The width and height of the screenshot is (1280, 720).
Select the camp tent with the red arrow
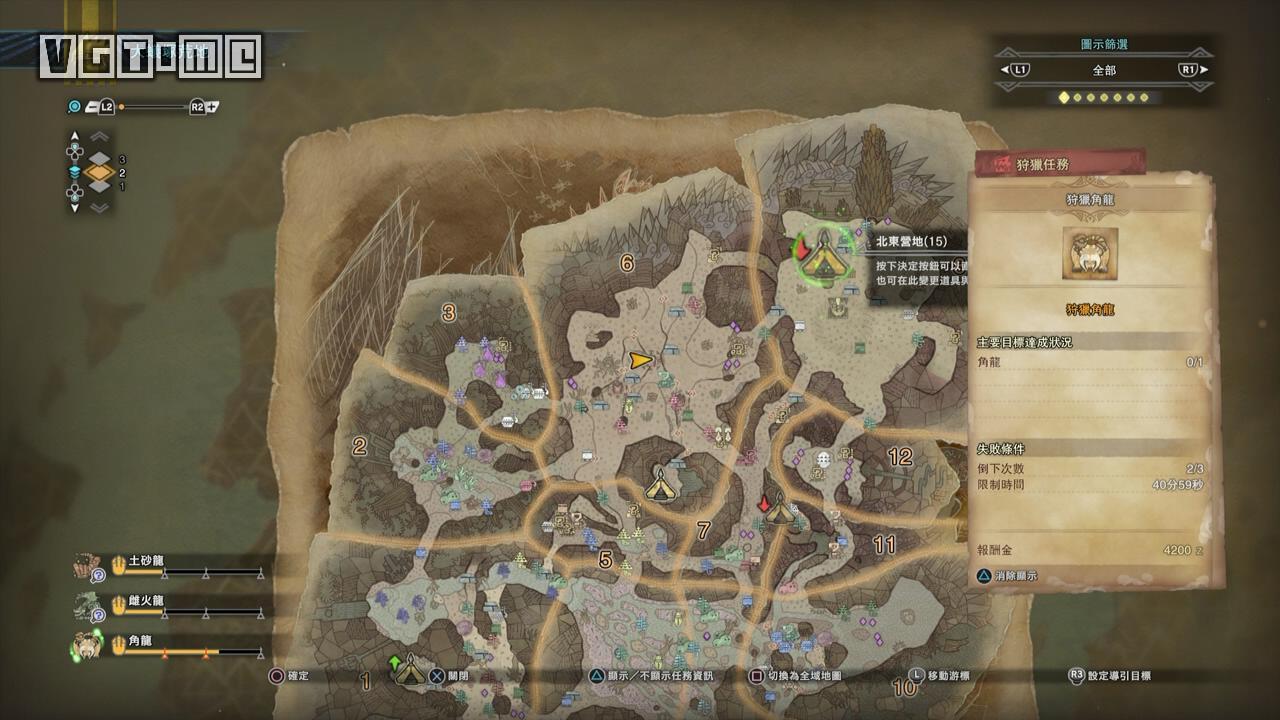779,509
